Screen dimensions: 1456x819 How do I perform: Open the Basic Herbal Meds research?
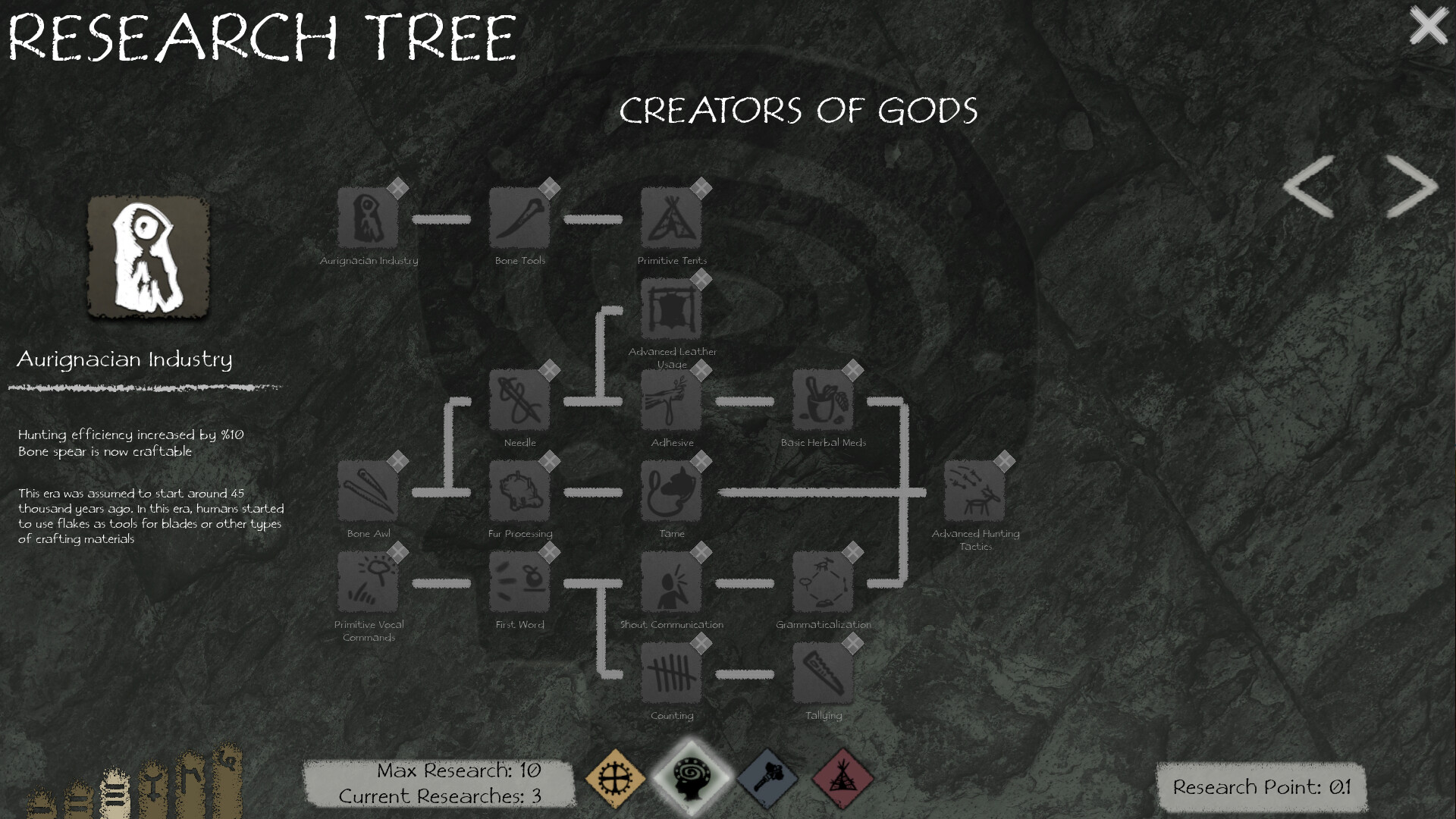click(824, 400)
